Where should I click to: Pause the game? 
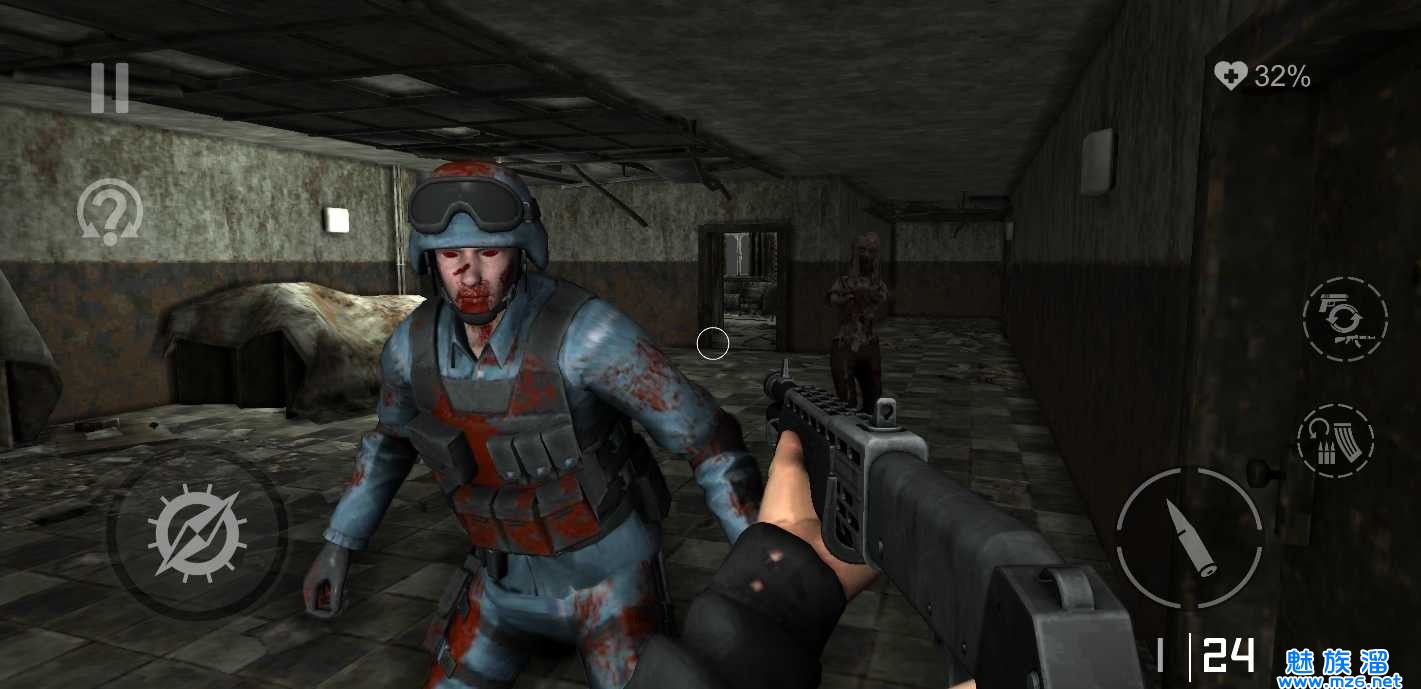110,88
